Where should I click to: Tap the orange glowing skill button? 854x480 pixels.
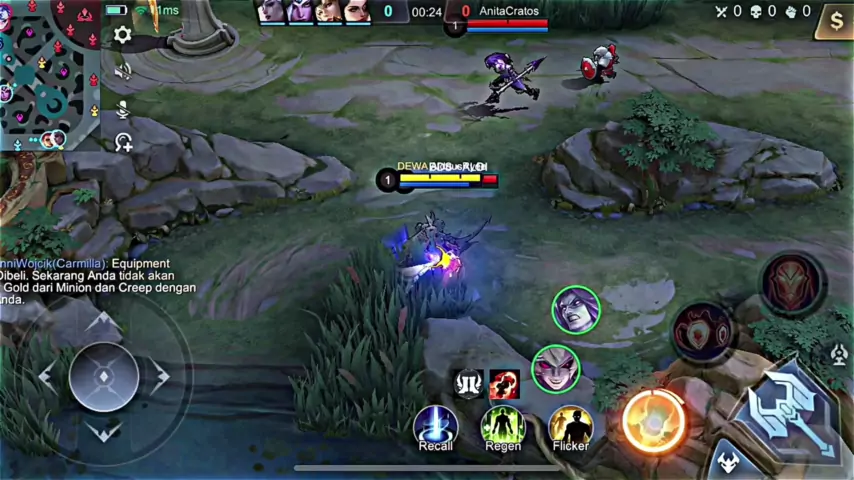653,420
